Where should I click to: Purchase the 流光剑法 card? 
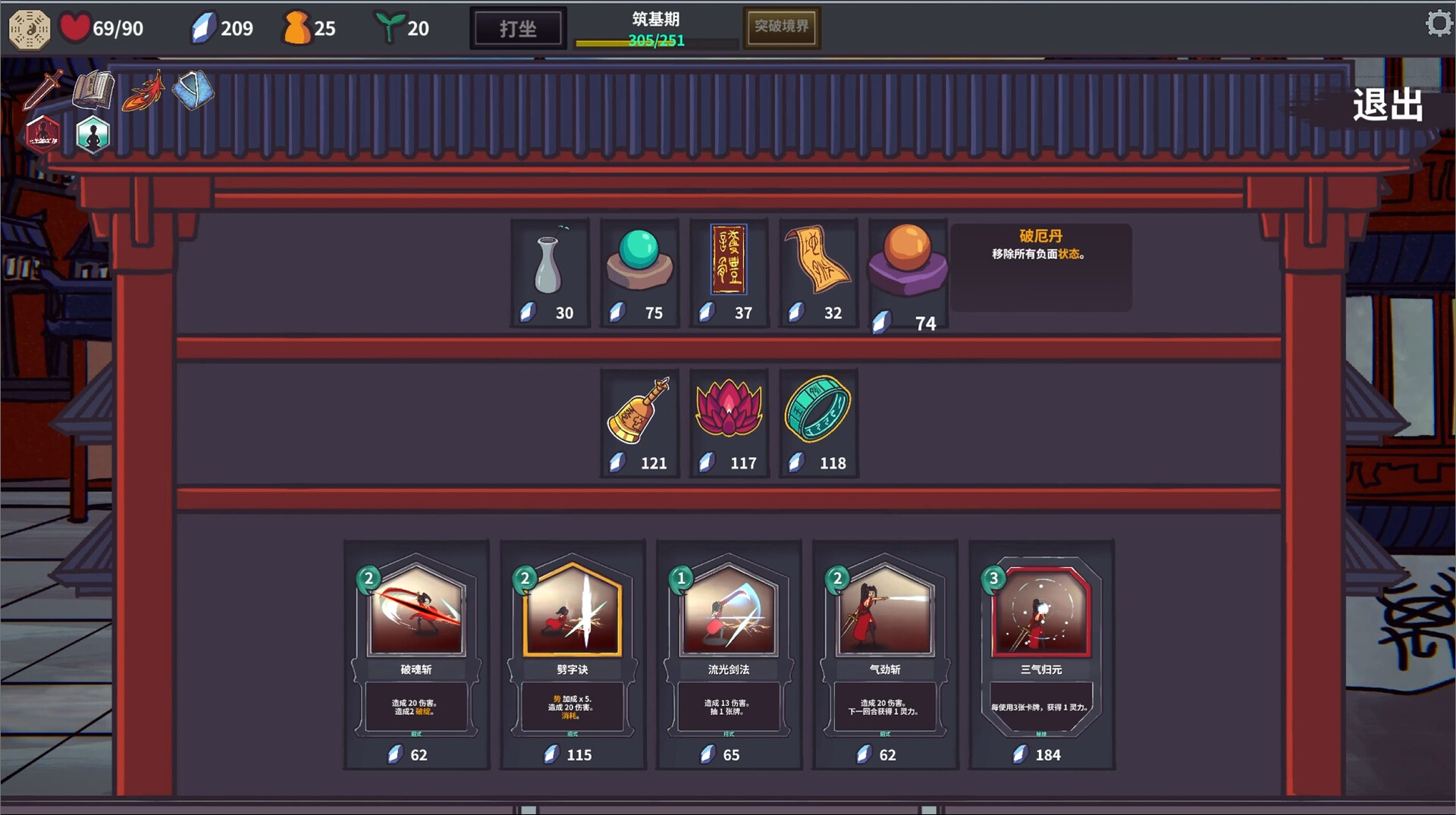(729, 654)
